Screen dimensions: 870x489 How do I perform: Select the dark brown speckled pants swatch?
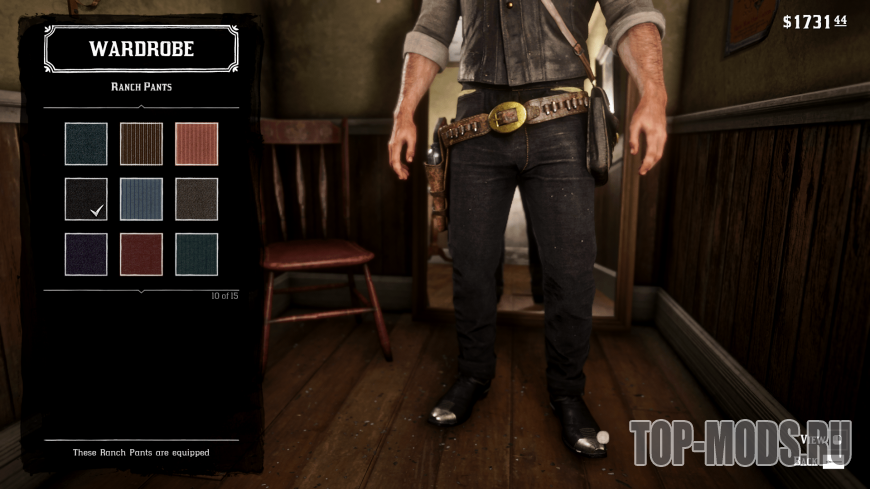coord(196,198)
